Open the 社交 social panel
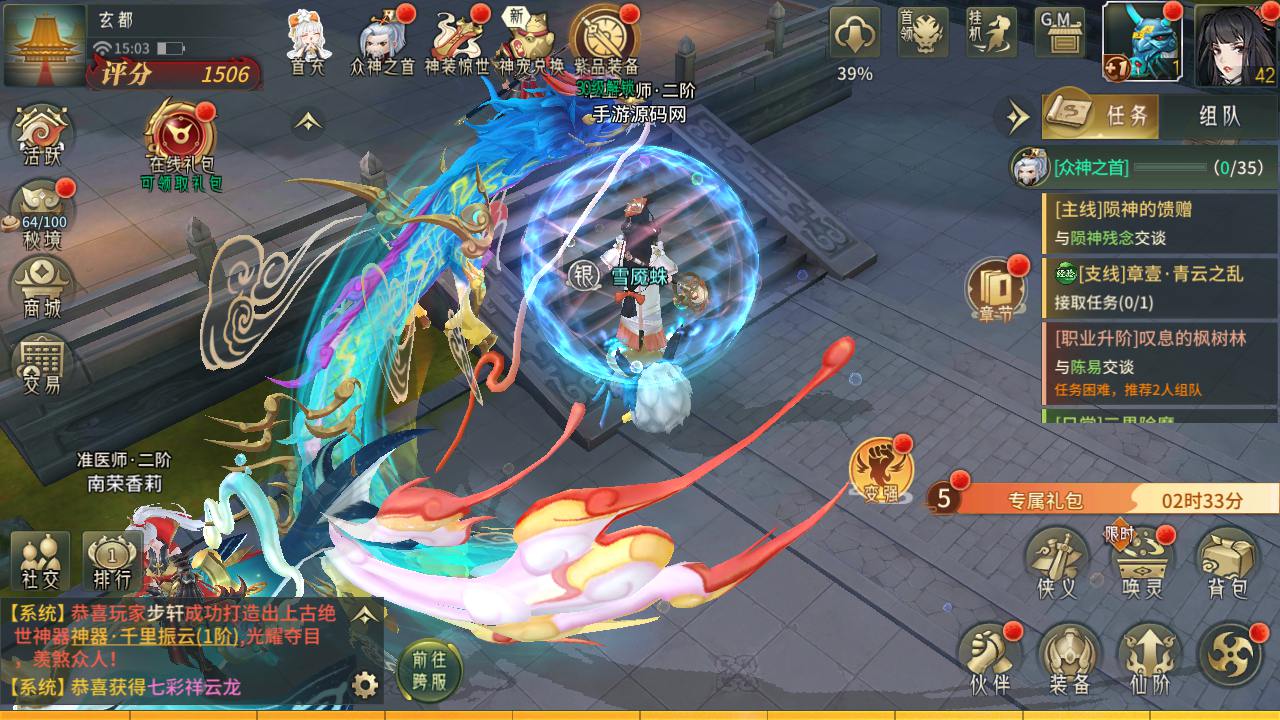 pos(40,560)
